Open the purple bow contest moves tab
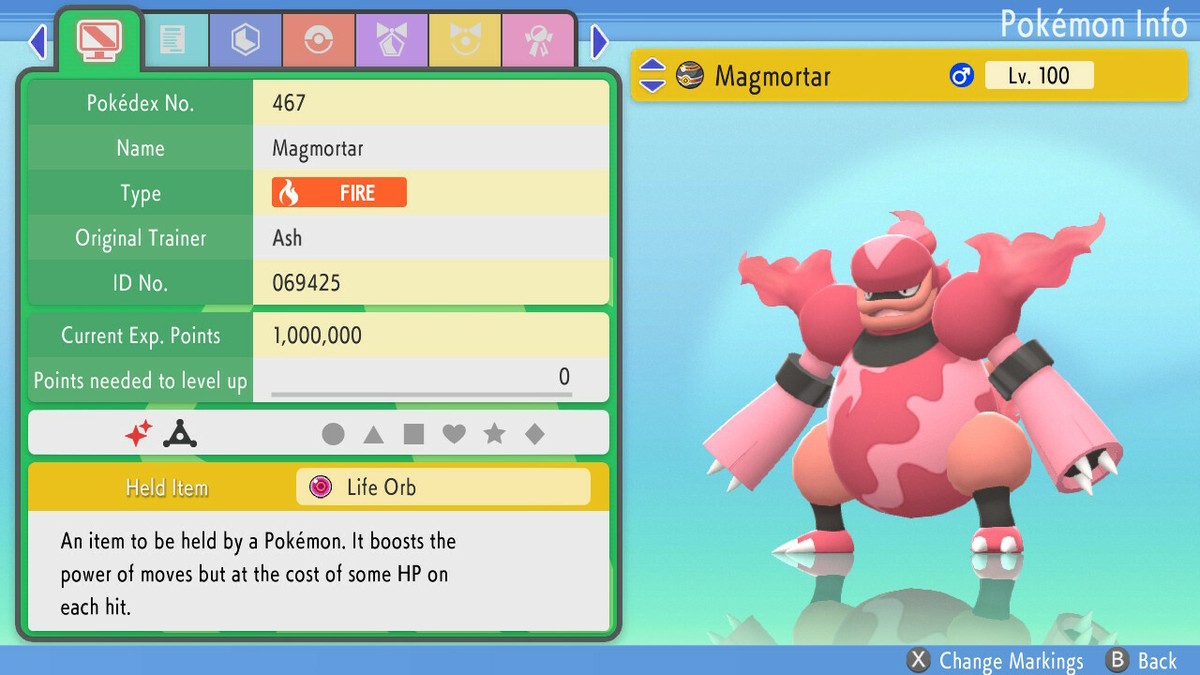The height and width of the screenshot is (675, 1200). (391, 40)
